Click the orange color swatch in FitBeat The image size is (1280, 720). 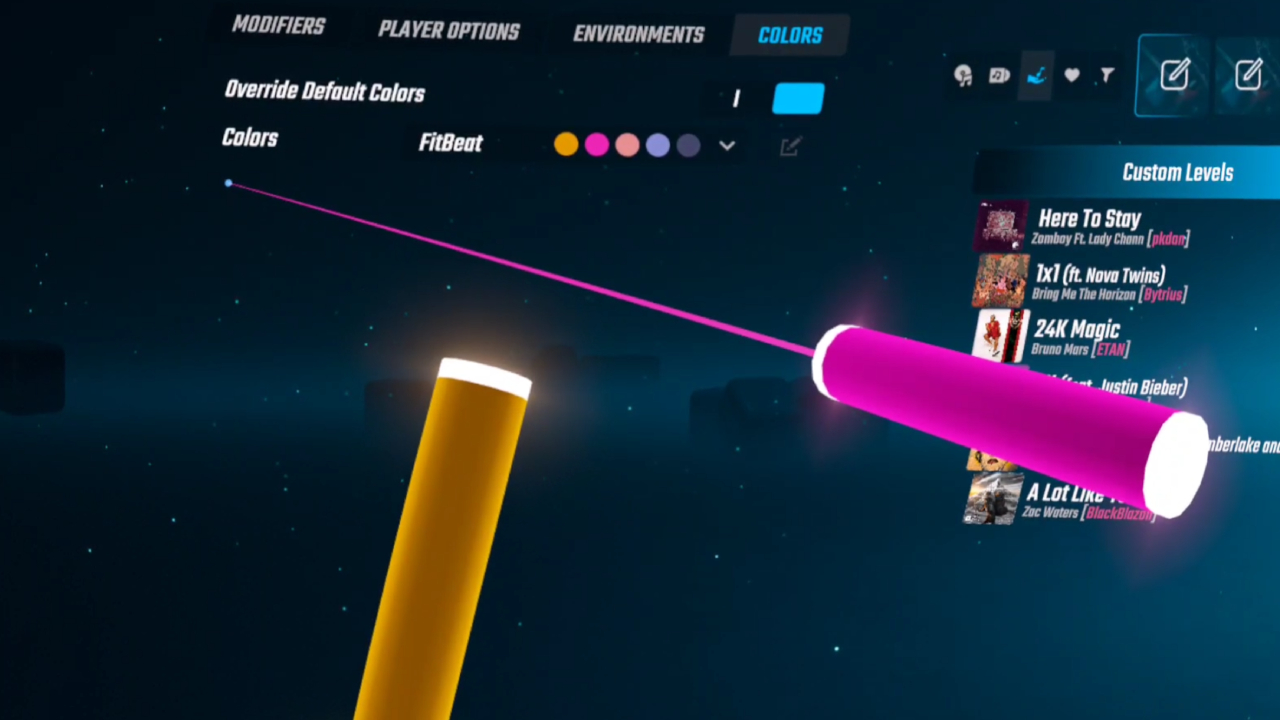(566, 144)
